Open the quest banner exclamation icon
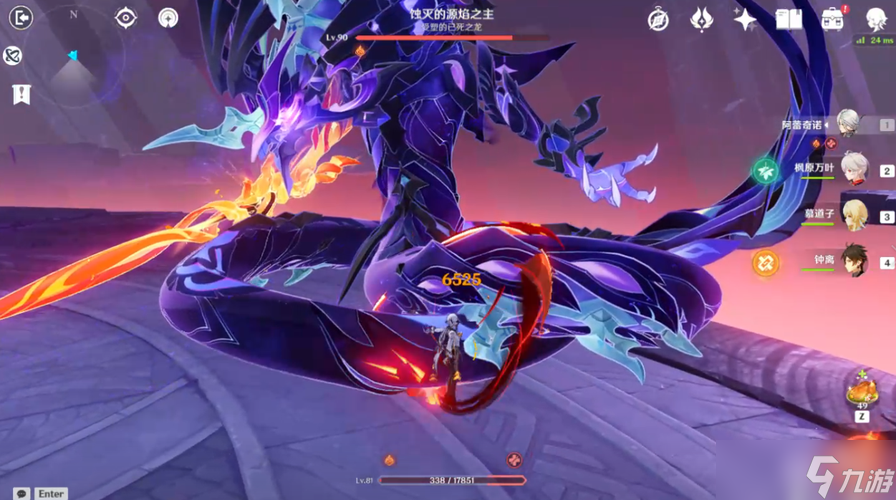Viewport: 896px width, 500px height. (x=20, y=94)
